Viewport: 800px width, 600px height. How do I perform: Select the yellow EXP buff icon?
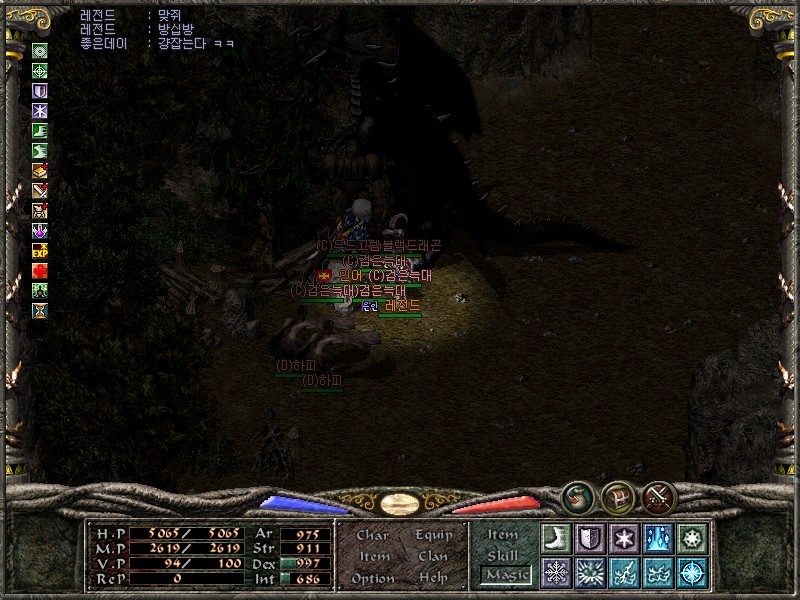(40, 250)
